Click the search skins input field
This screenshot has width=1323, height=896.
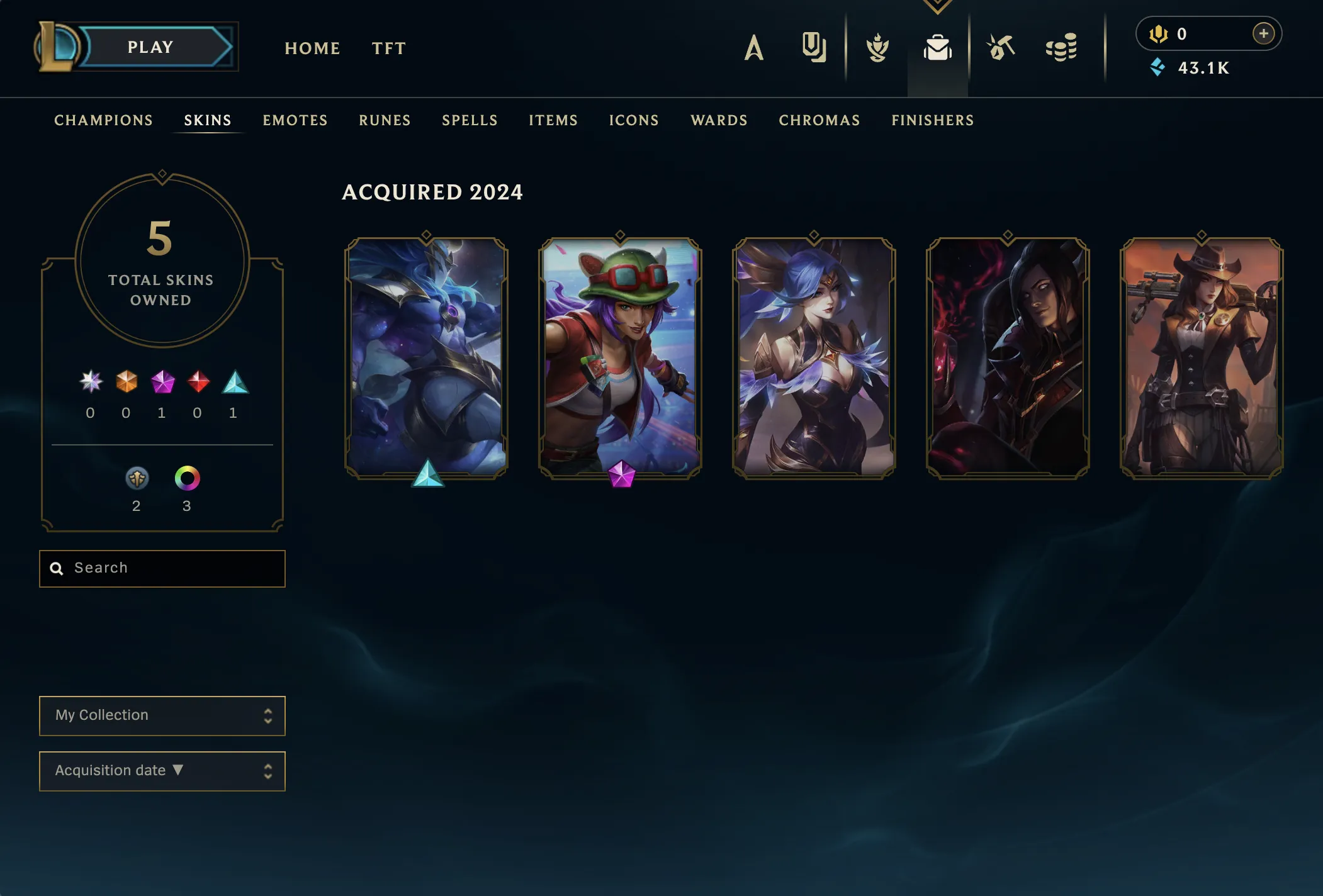pos(162,568)
